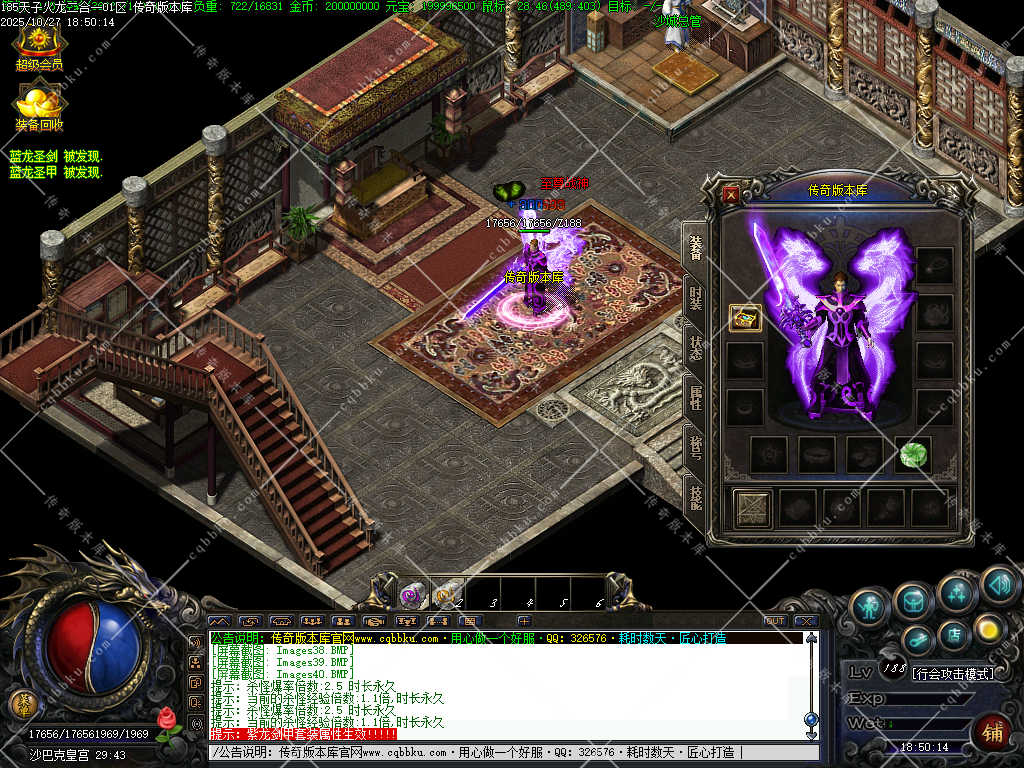This screenshot has height=768, width=1024.
Task: Open the 店 shop round button
Action: pyautogui.click(x=954, y=634)
